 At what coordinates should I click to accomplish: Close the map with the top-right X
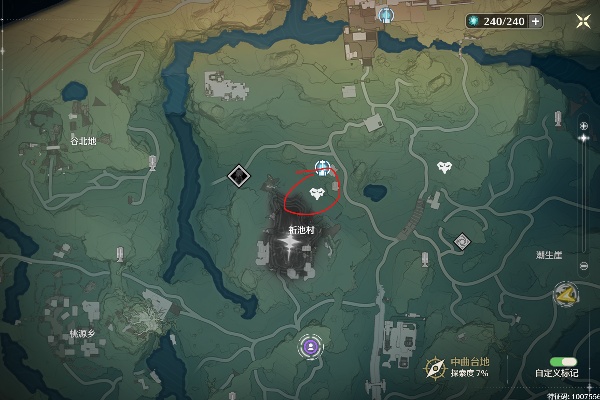tap(583, 20)
